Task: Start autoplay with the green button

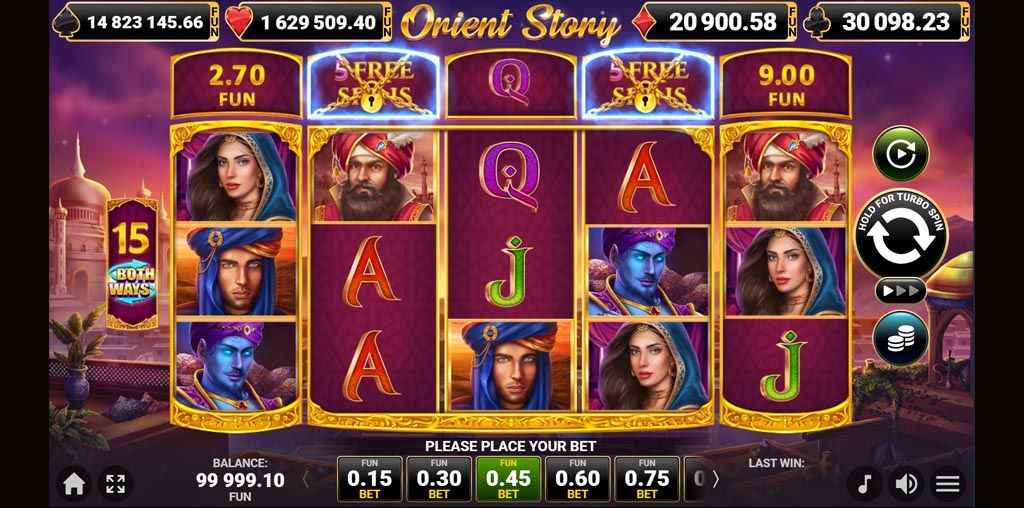Action: pyautogui.click(x=900, y=153)
